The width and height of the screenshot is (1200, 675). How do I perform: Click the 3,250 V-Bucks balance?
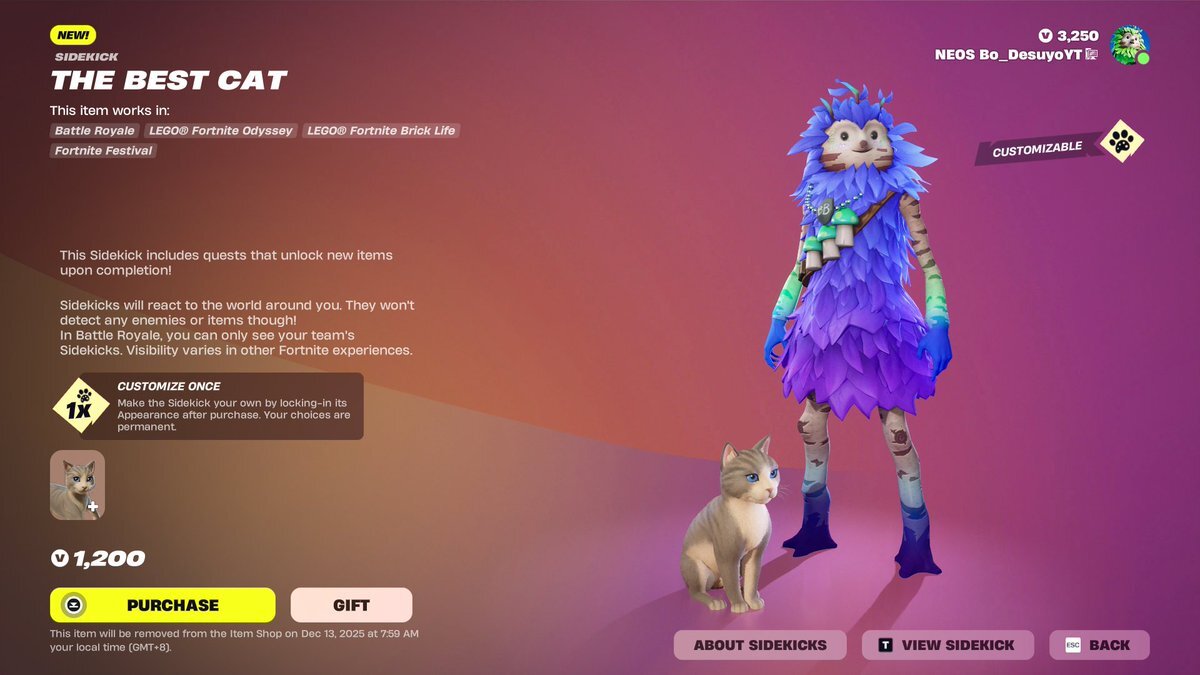(1068, 36)
